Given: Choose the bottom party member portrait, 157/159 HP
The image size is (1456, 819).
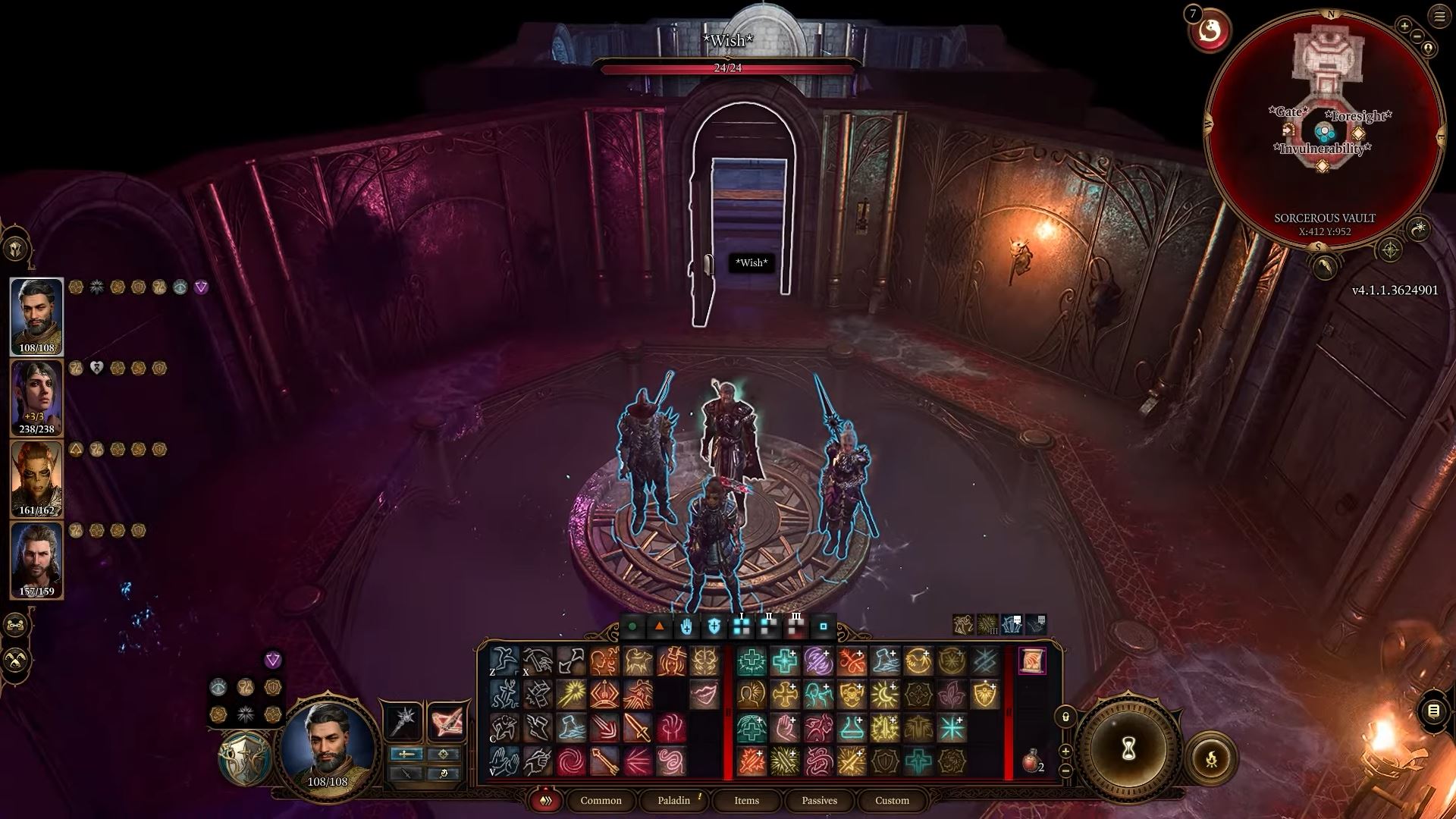Looking at the screenshot, I should (x=36, y=560).
